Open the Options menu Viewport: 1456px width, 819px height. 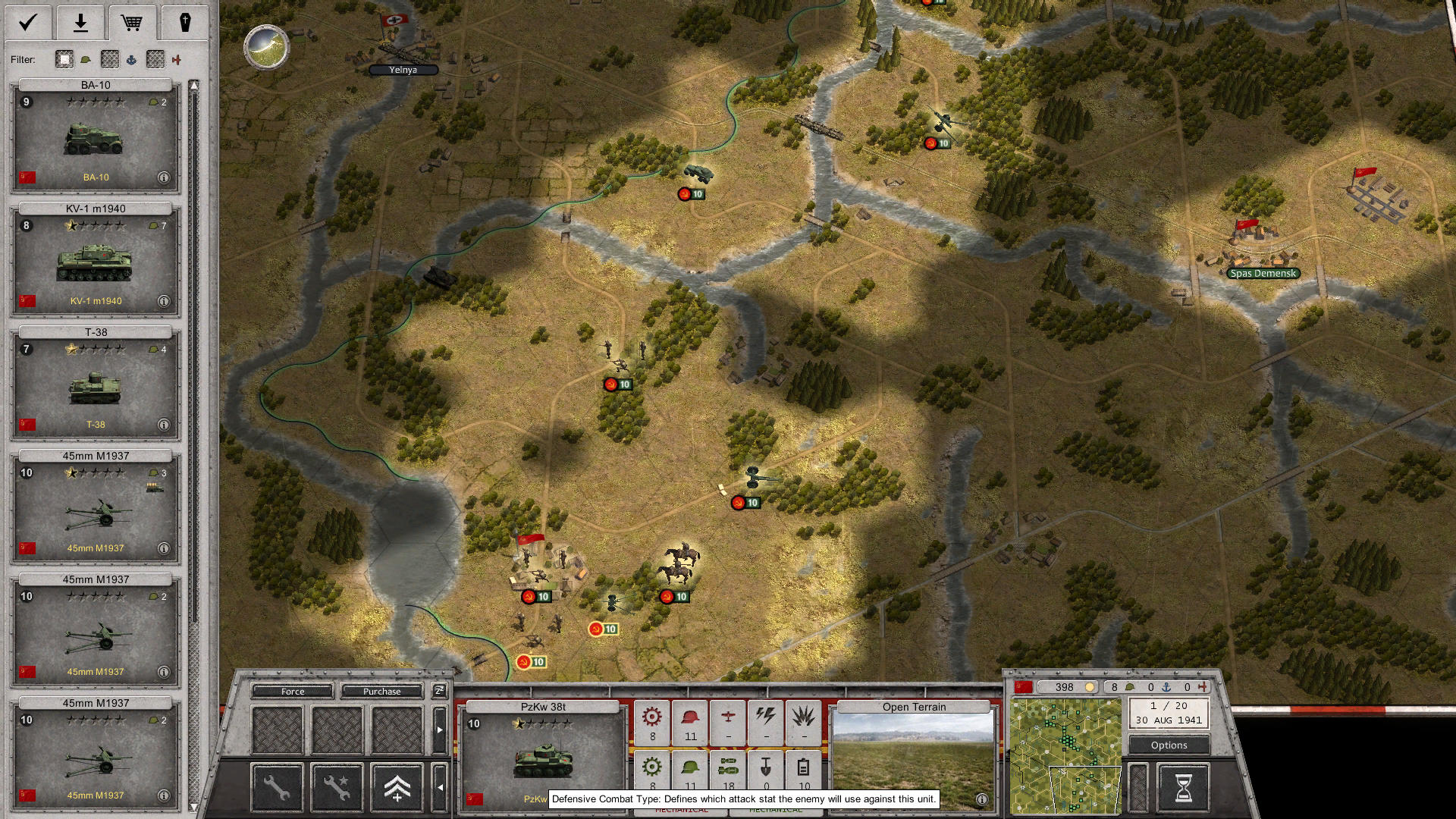coord(1168,745)
